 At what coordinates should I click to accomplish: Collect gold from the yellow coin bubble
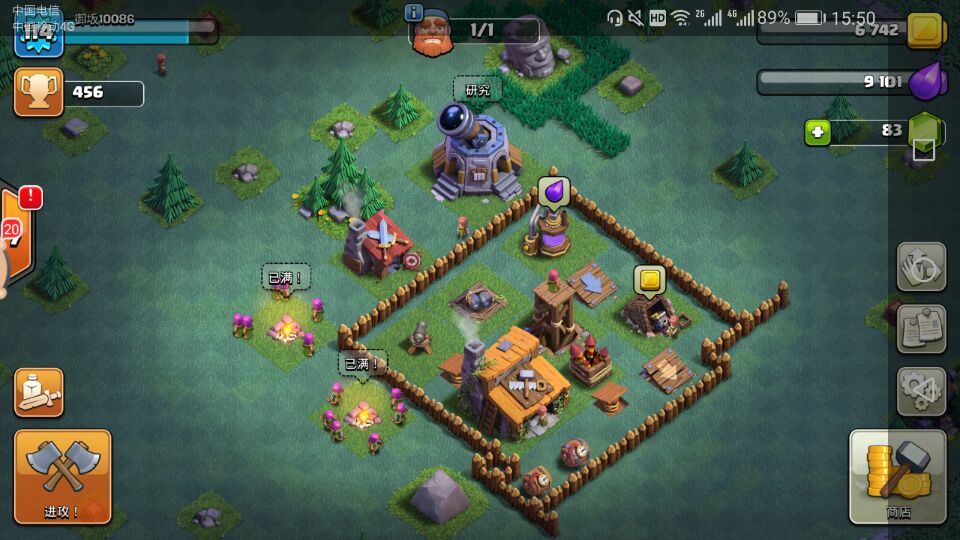pyautogui.click(x=650, y=279)
